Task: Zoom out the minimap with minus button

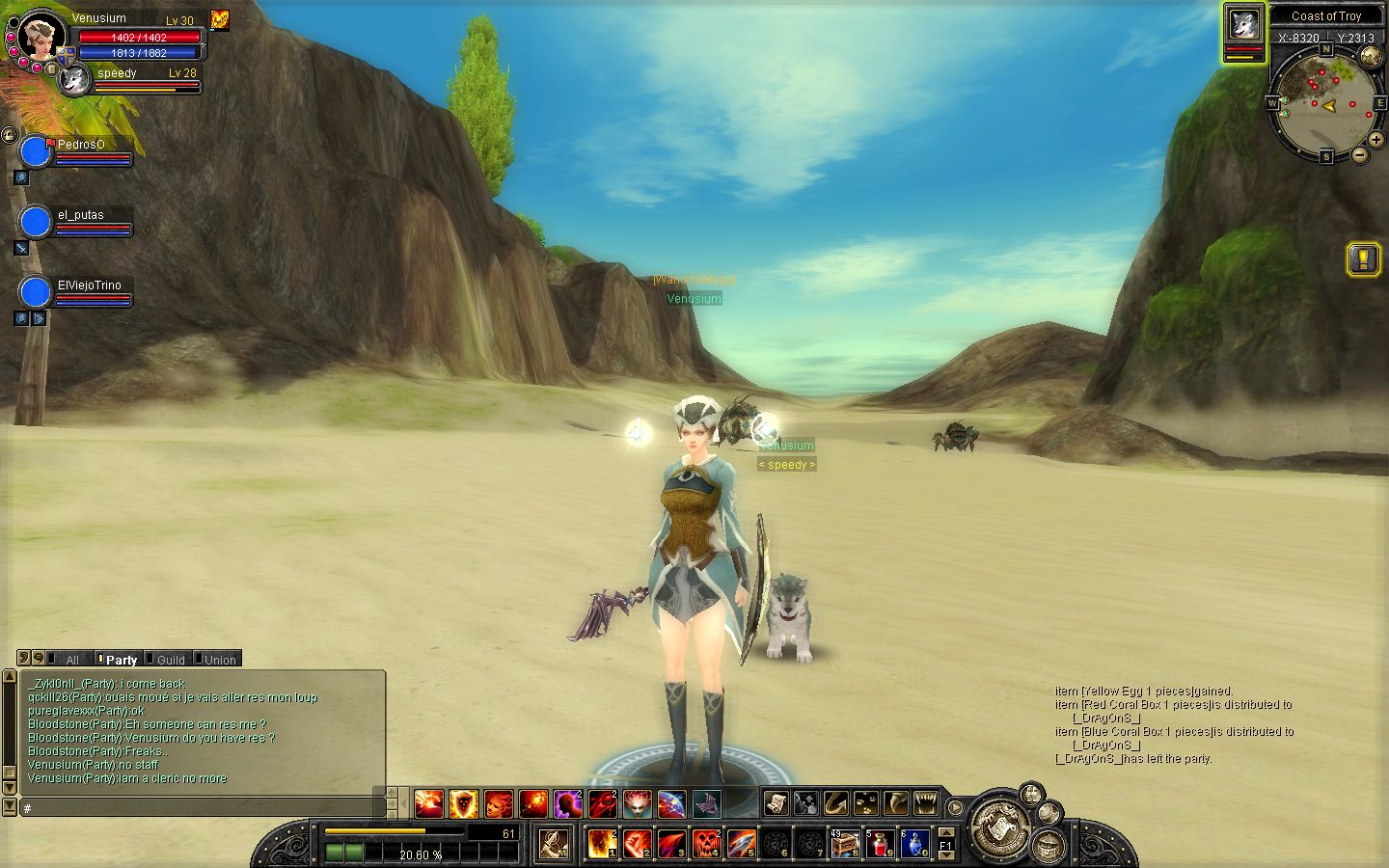Action: (x=1360, y=154)
